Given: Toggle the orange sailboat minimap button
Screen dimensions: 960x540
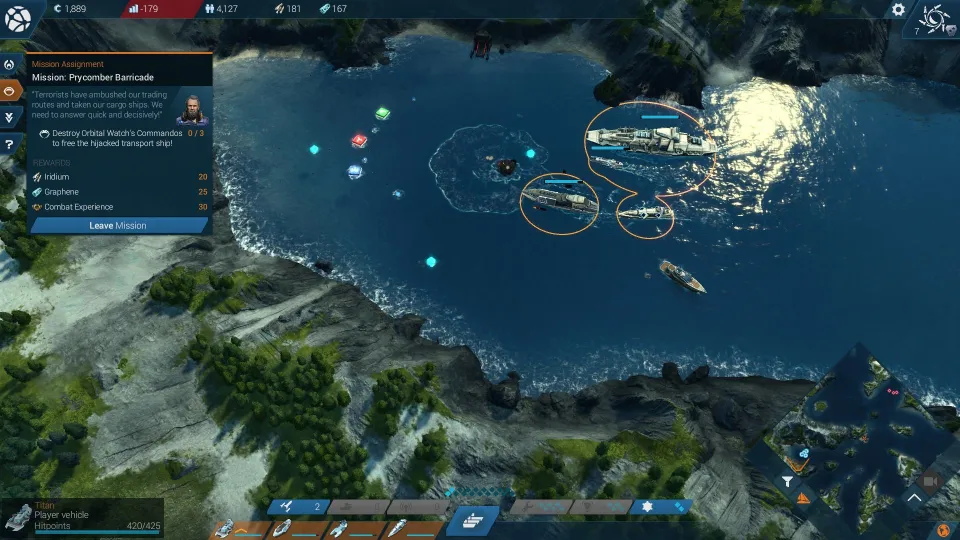Looking at the screenshot, I should pos(803,496).
